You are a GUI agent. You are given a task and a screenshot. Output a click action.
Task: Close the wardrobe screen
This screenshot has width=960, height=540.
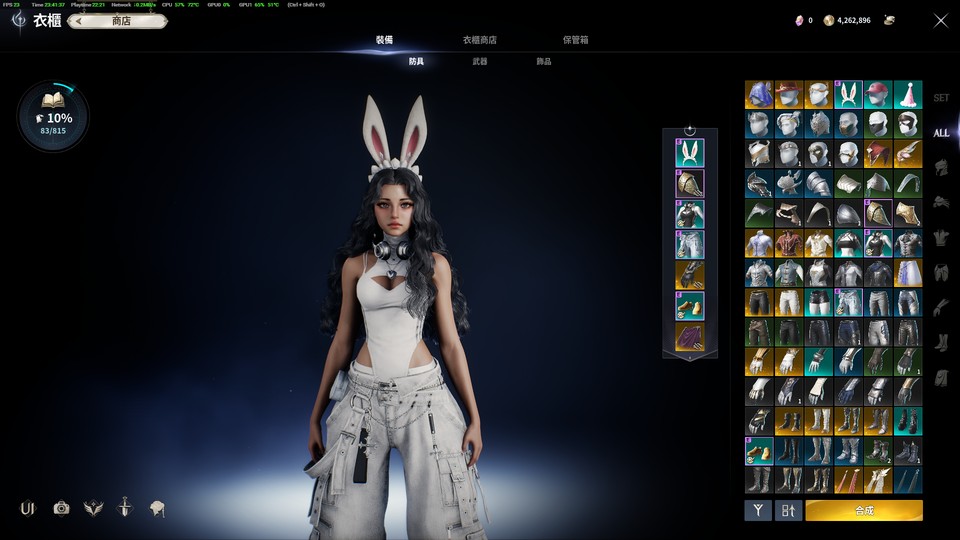(940, 20)
